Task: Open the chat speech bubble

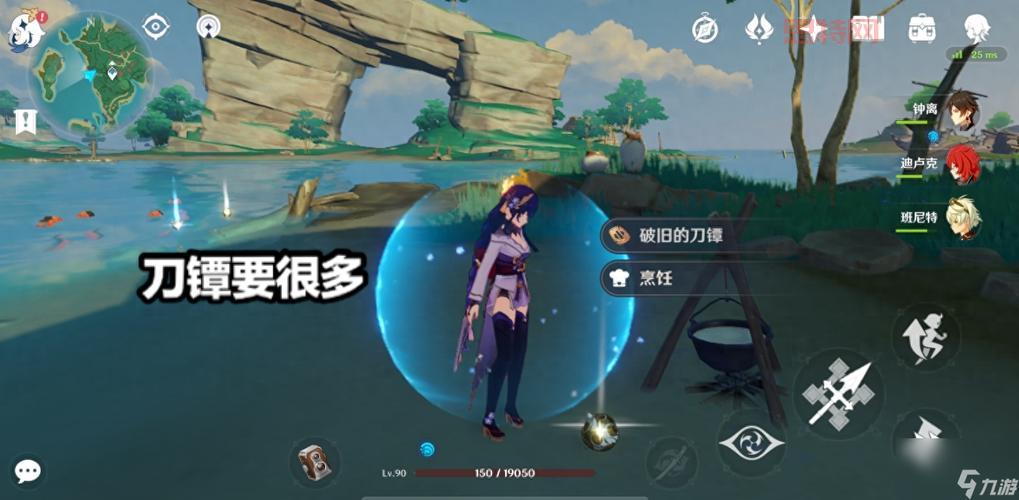Action: (x=28, y=470)
